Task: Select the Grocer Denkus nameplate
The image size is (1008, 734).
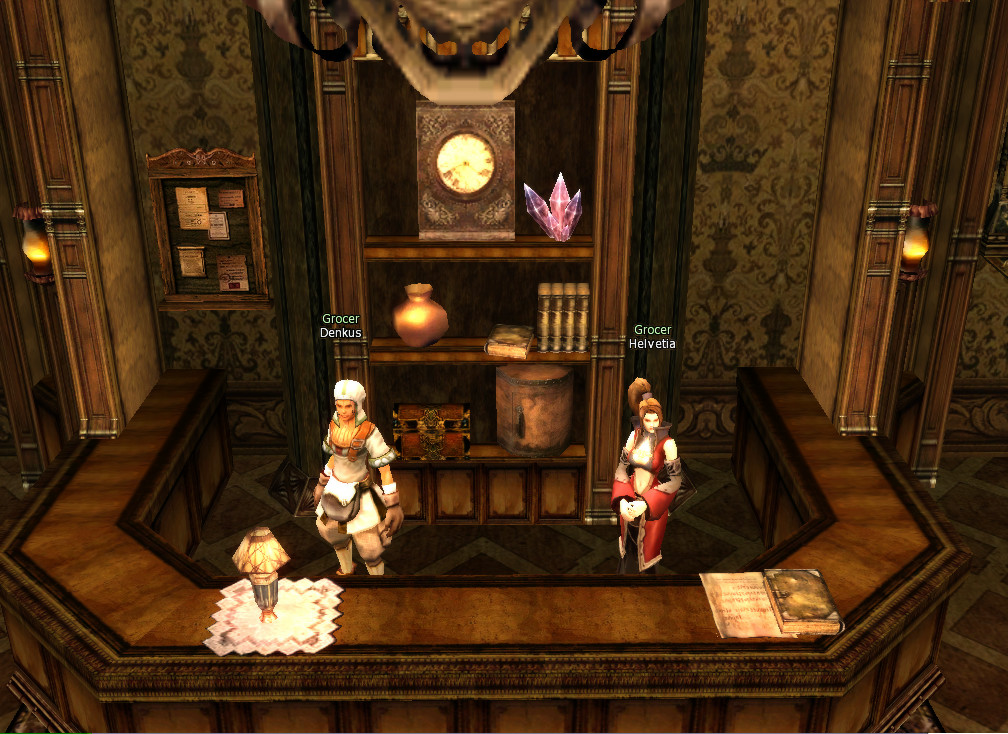Action: point(340,326)
